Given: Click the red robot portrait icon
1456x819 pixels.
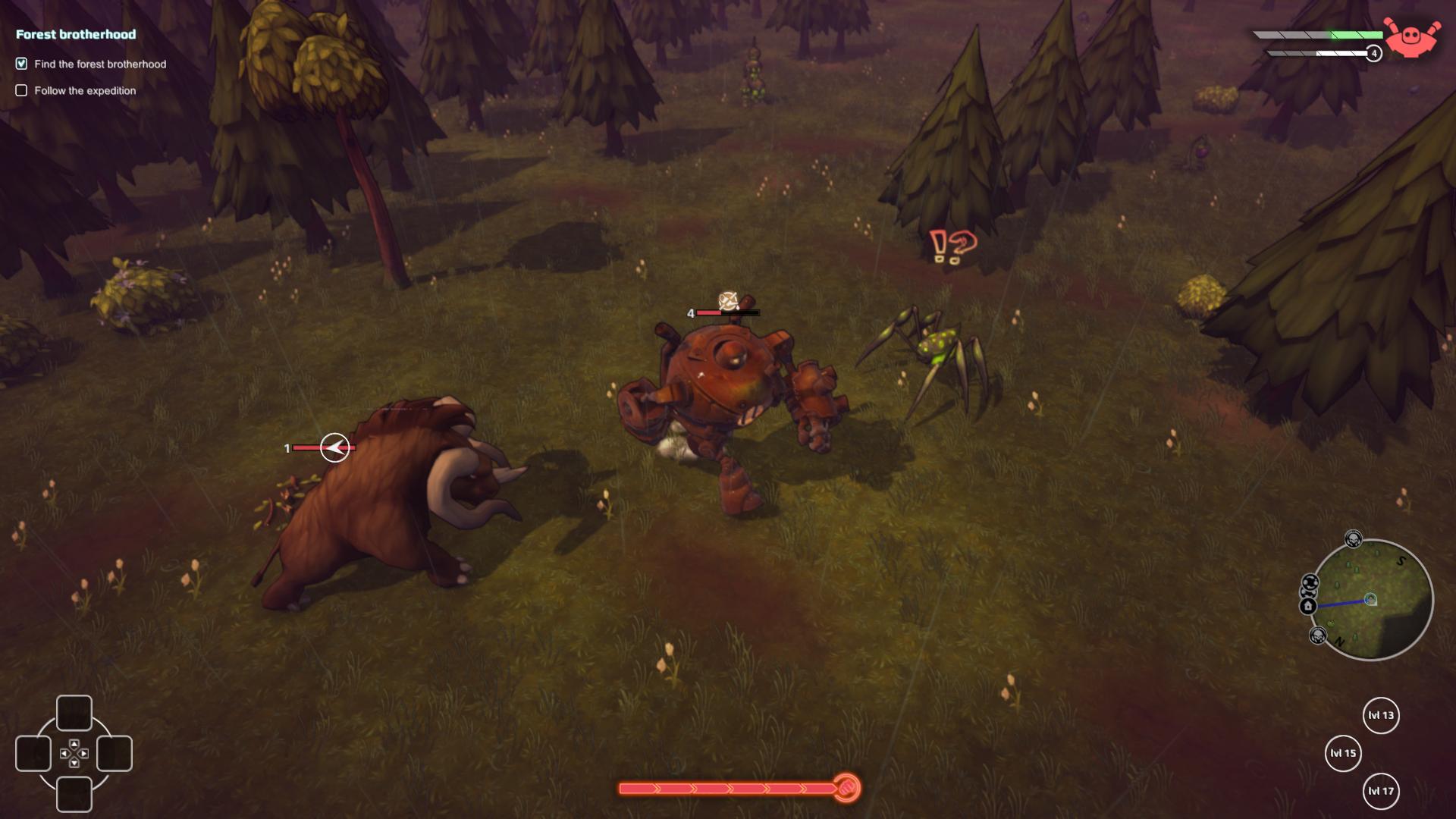Looking at the screenshot, I should 1410,38.
